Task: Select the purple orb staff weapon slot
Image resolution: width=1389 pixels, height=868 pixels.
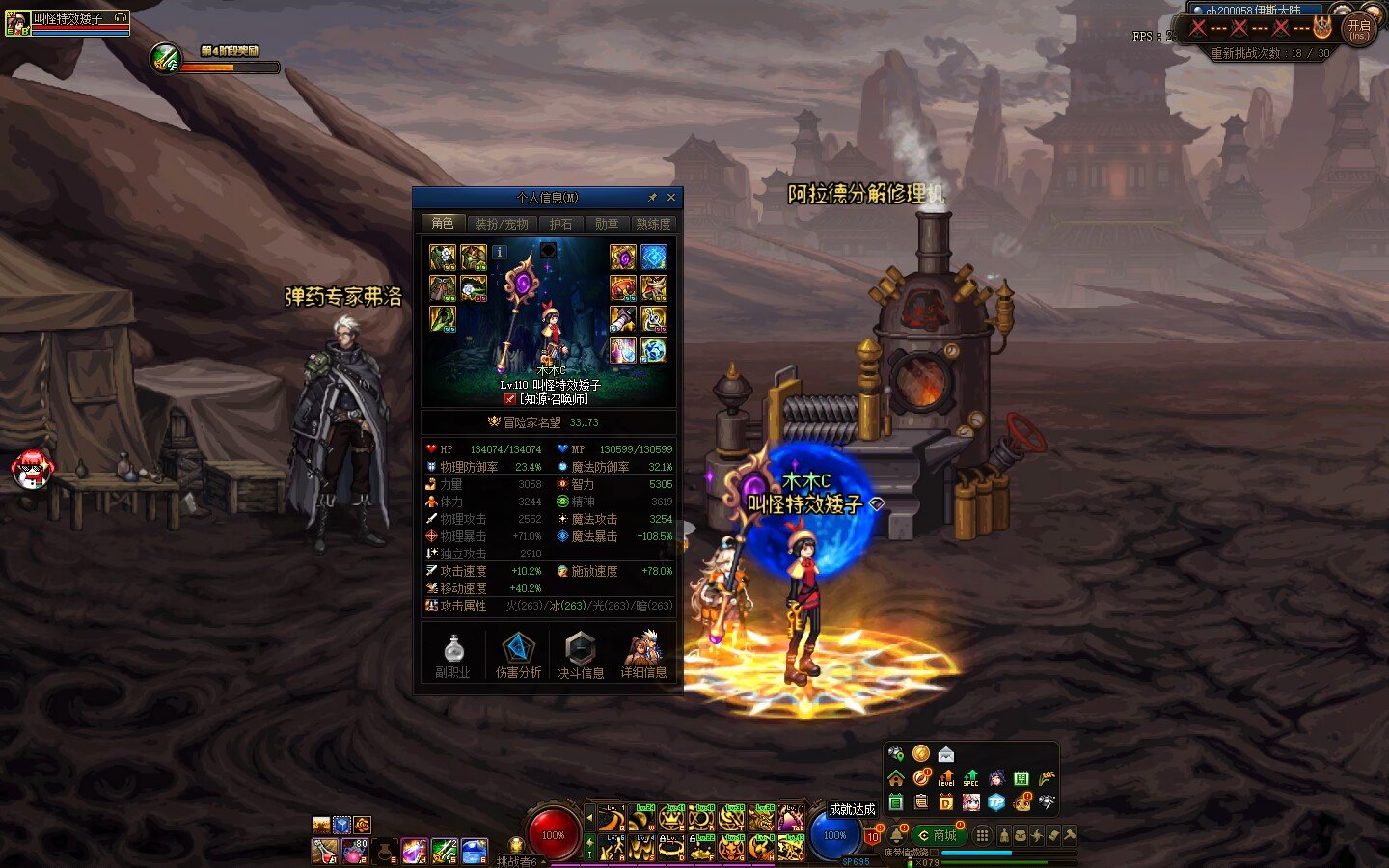Action: (622, 258)
